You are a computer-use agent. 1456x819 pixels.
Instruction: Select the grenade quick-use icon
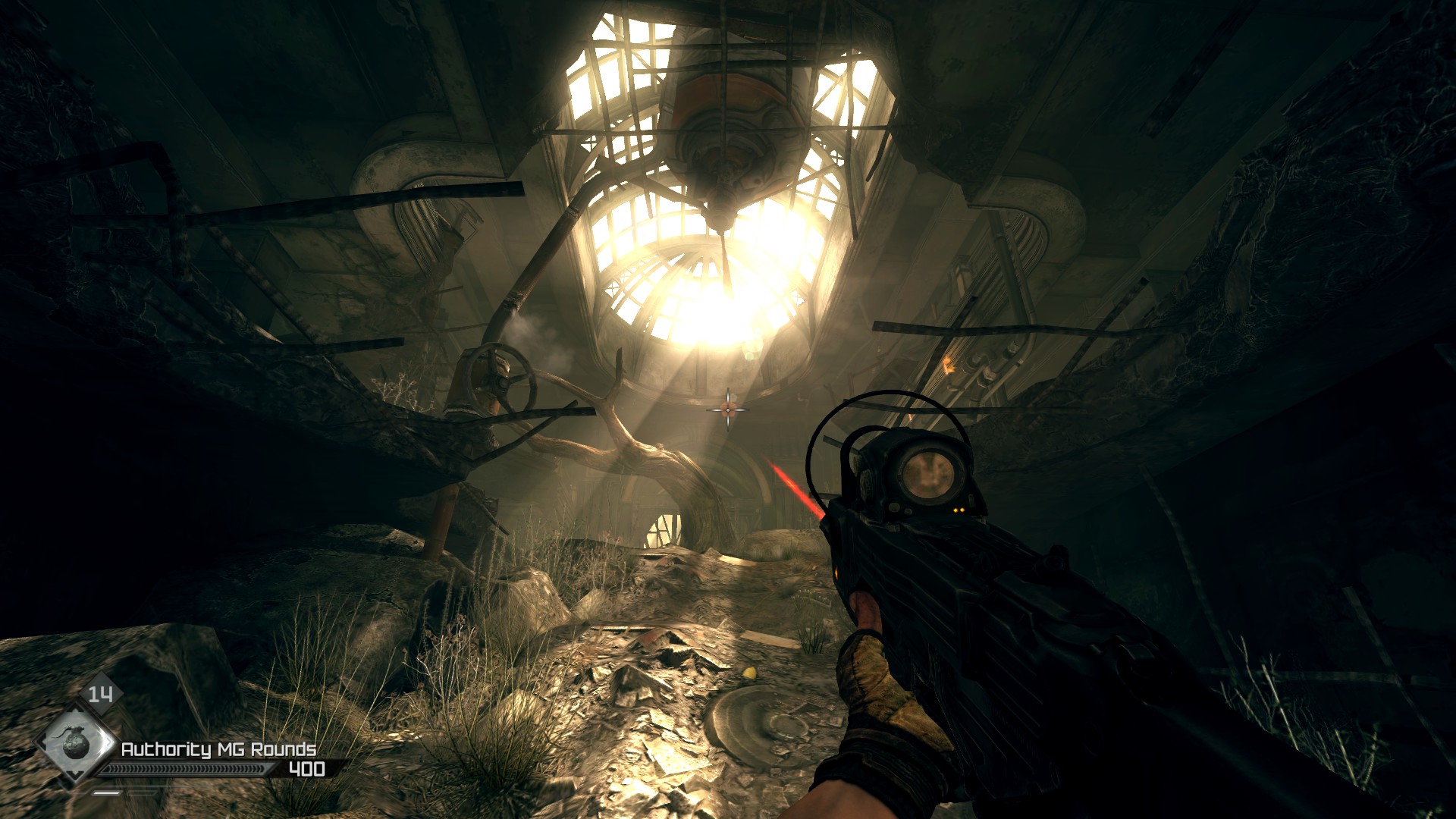tap(75, 744)
